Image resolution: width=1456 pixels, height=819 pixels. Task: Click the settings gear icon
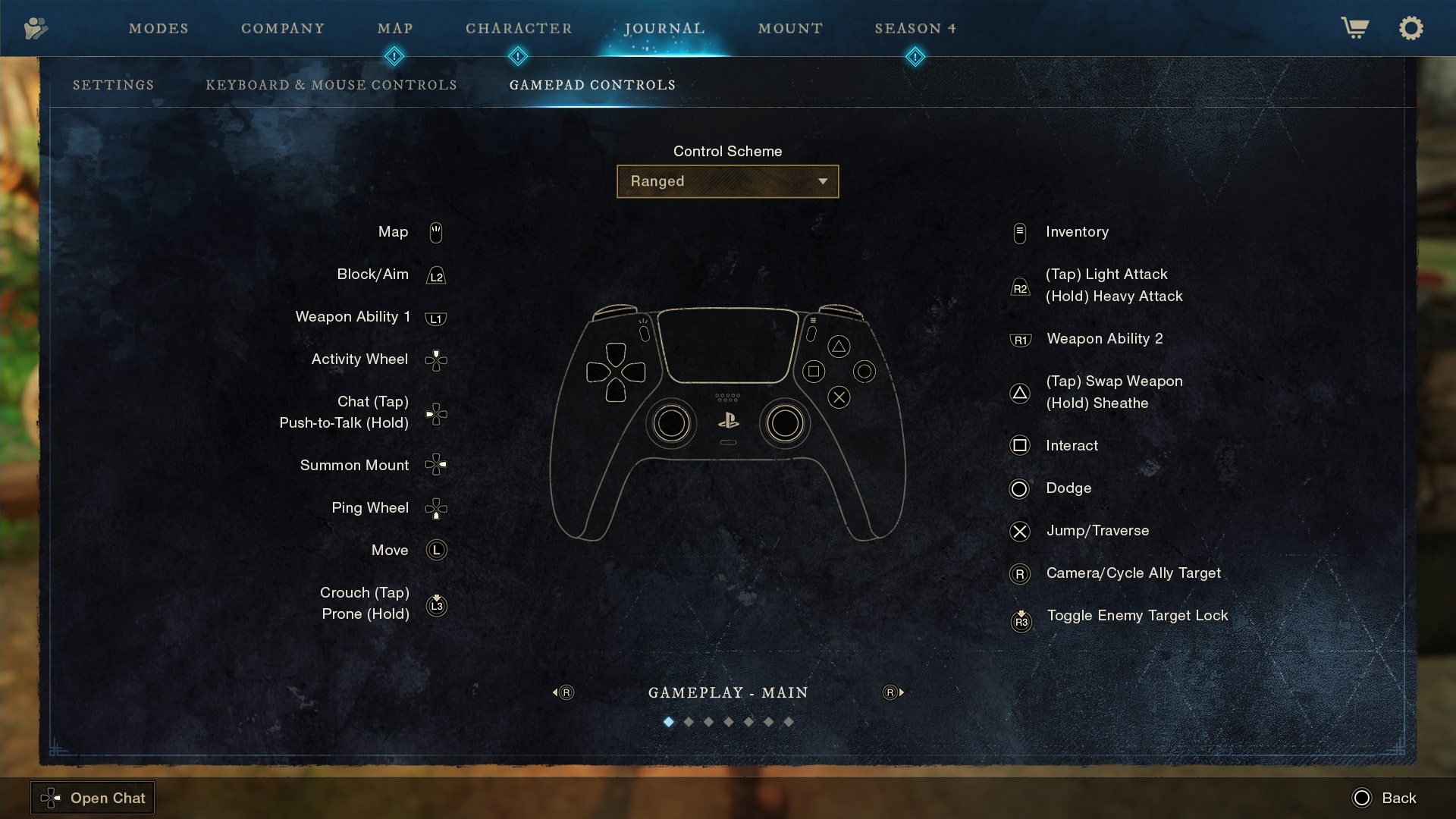[1411, 28]
